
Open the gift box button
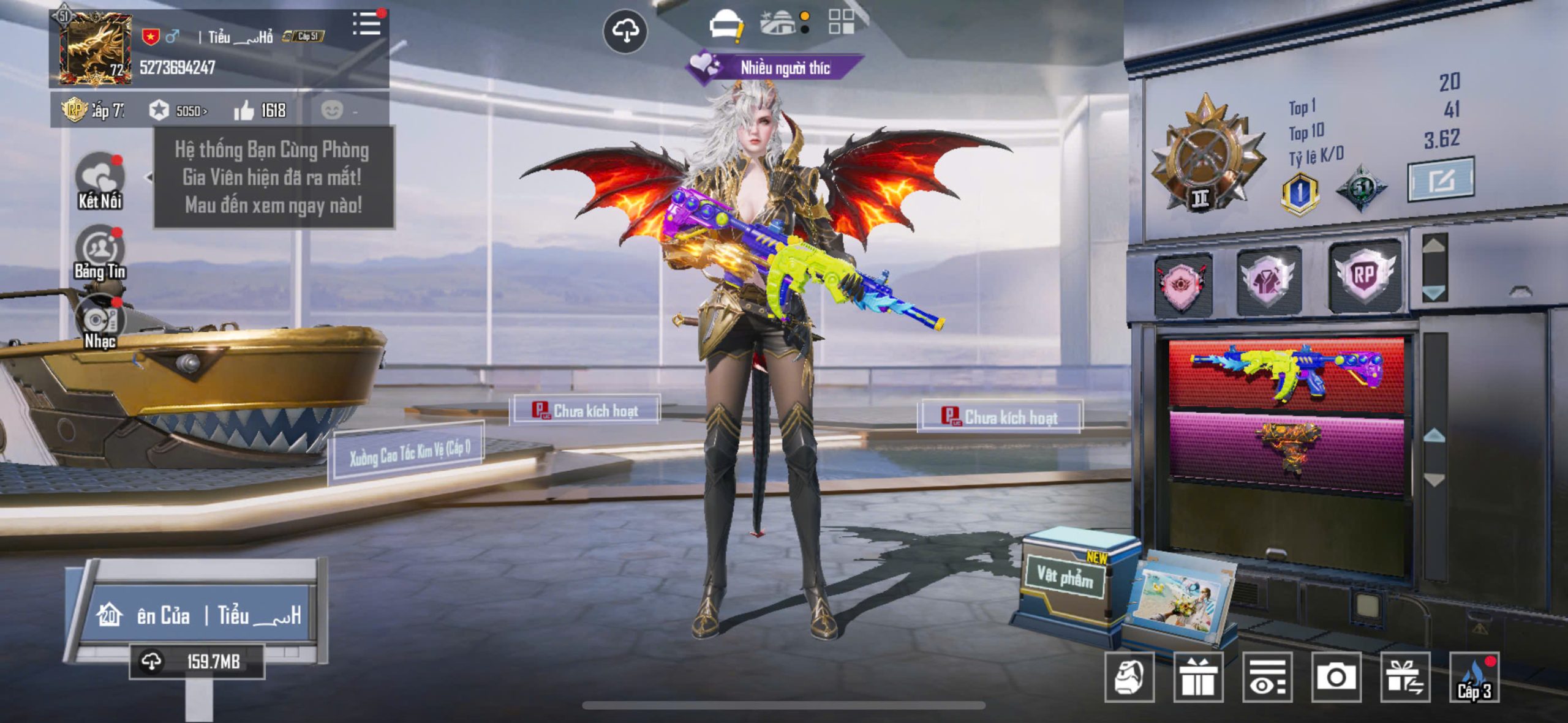tap(1197, 676)
